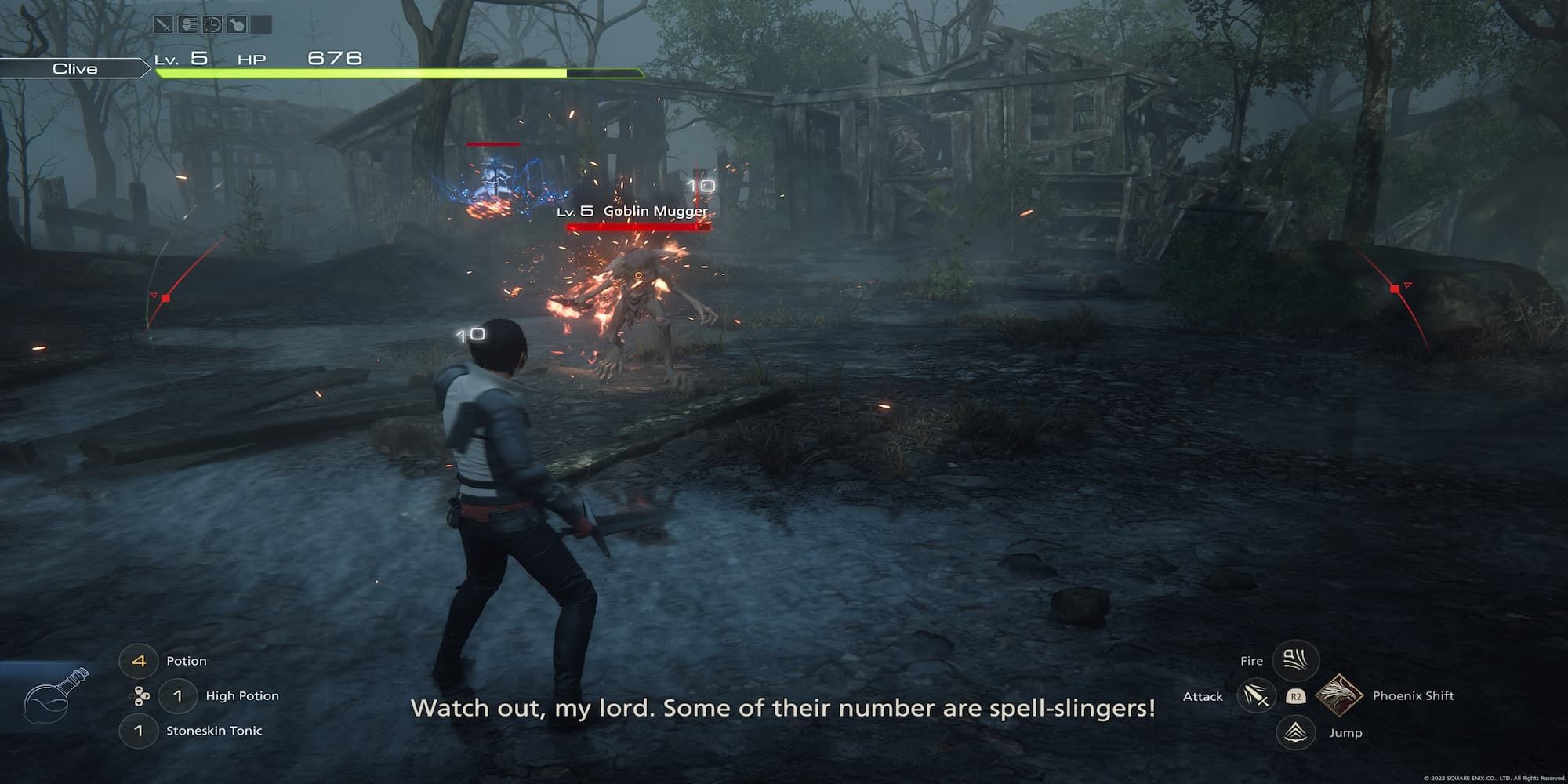Screen dimensions: 1568x784
Task: Toggle the d-pad item selector icon
Action: 142,695
